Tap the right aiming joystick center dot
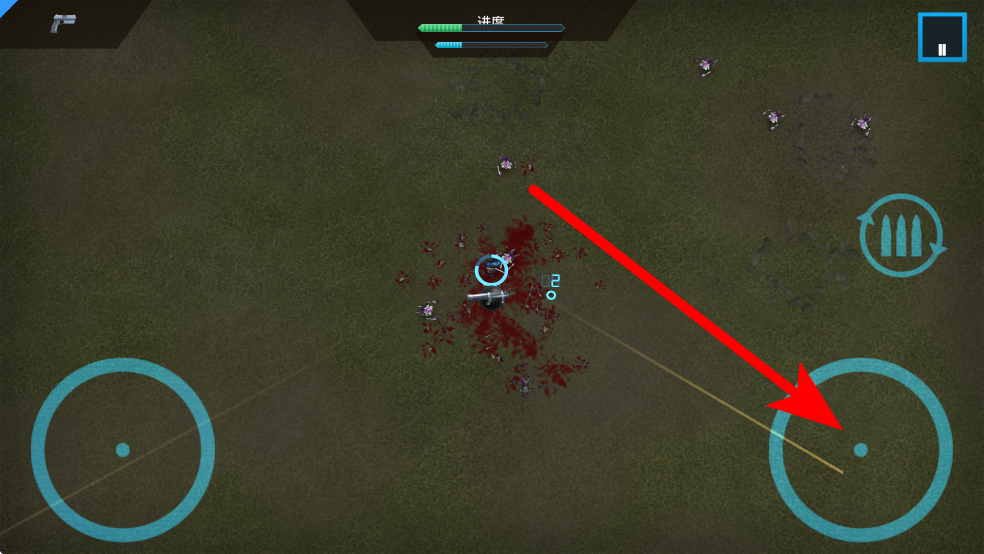 [x=860, y=450]
